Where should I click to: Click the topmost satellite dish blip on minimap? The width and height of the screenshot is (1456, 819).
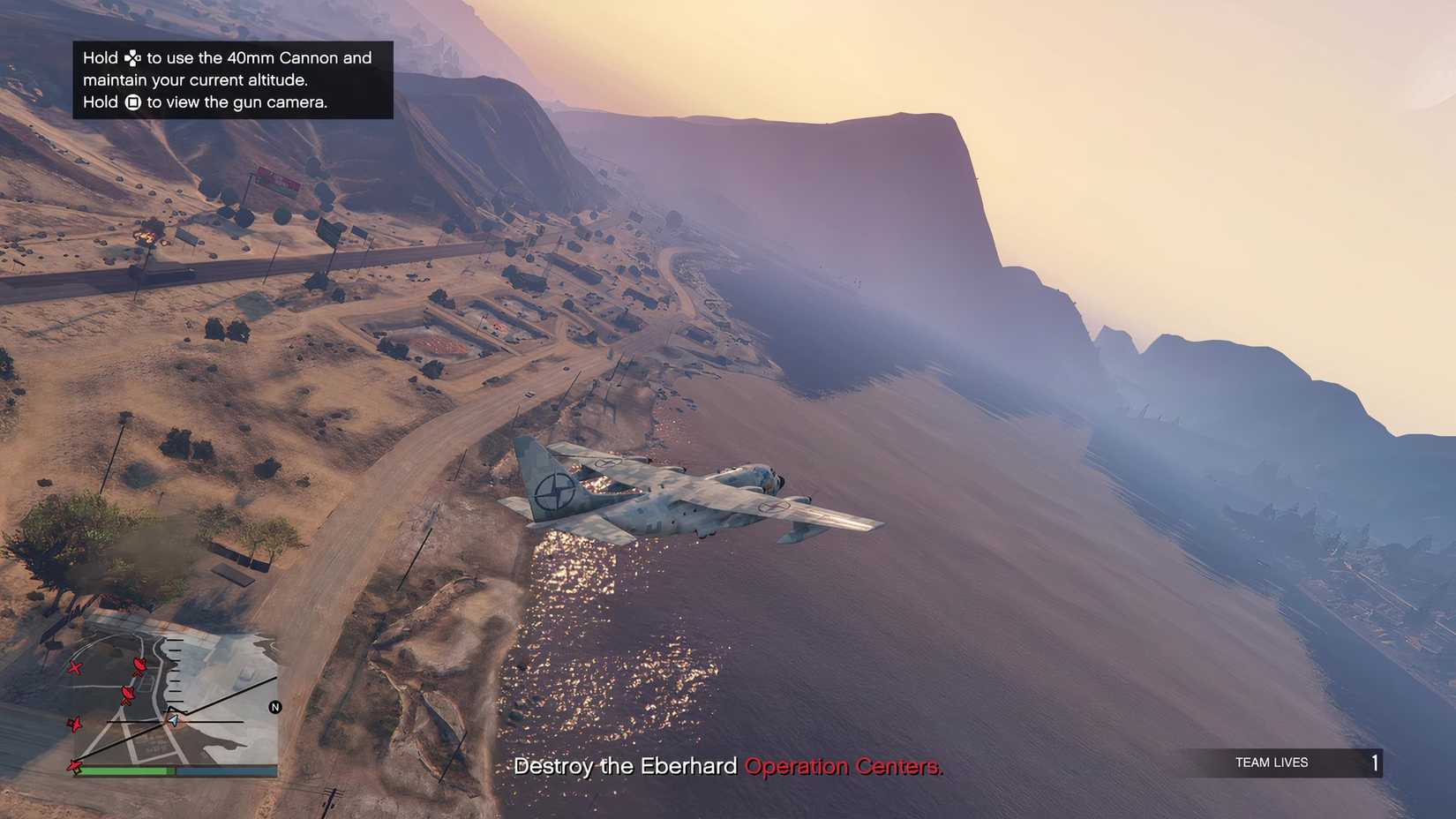(139, 666)
